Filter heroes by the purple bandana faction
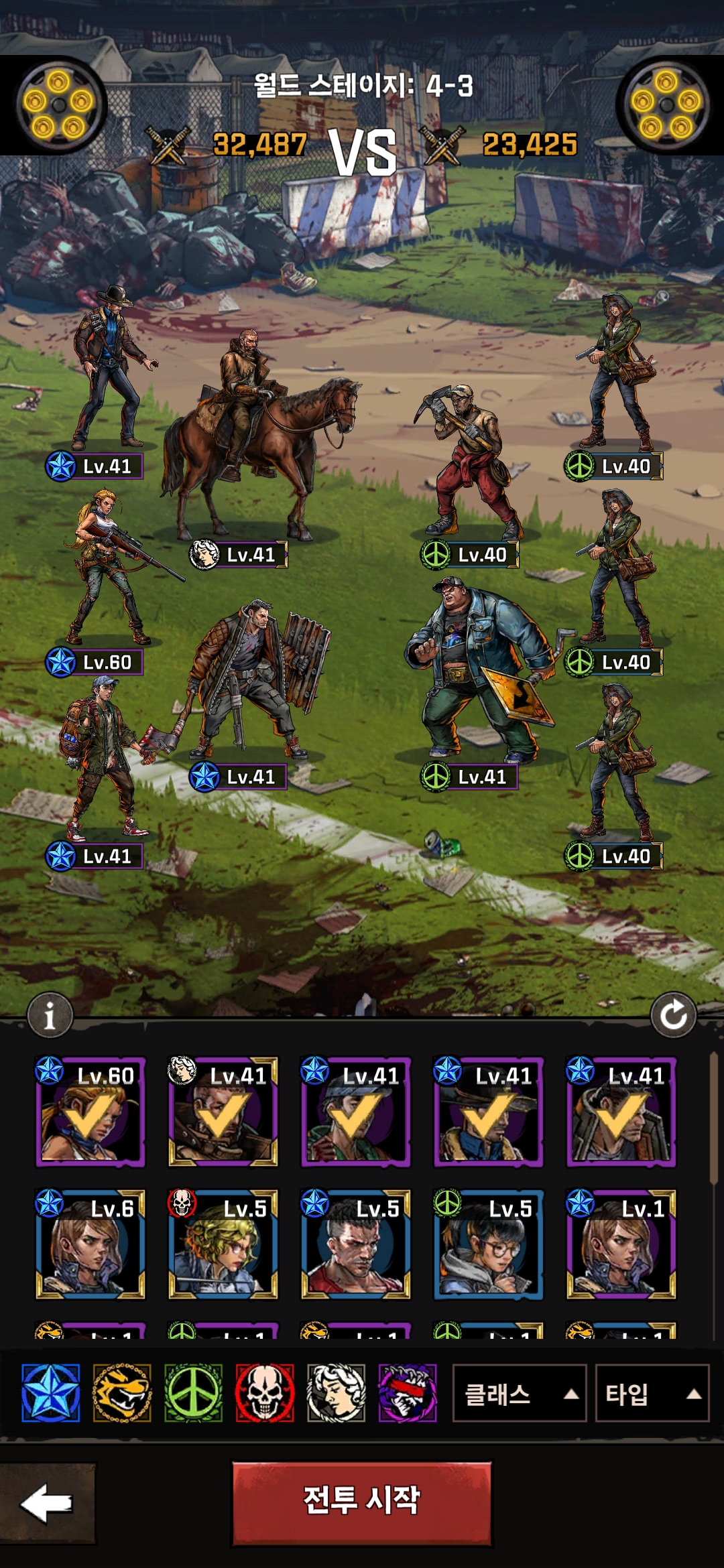 [408, 1393]
